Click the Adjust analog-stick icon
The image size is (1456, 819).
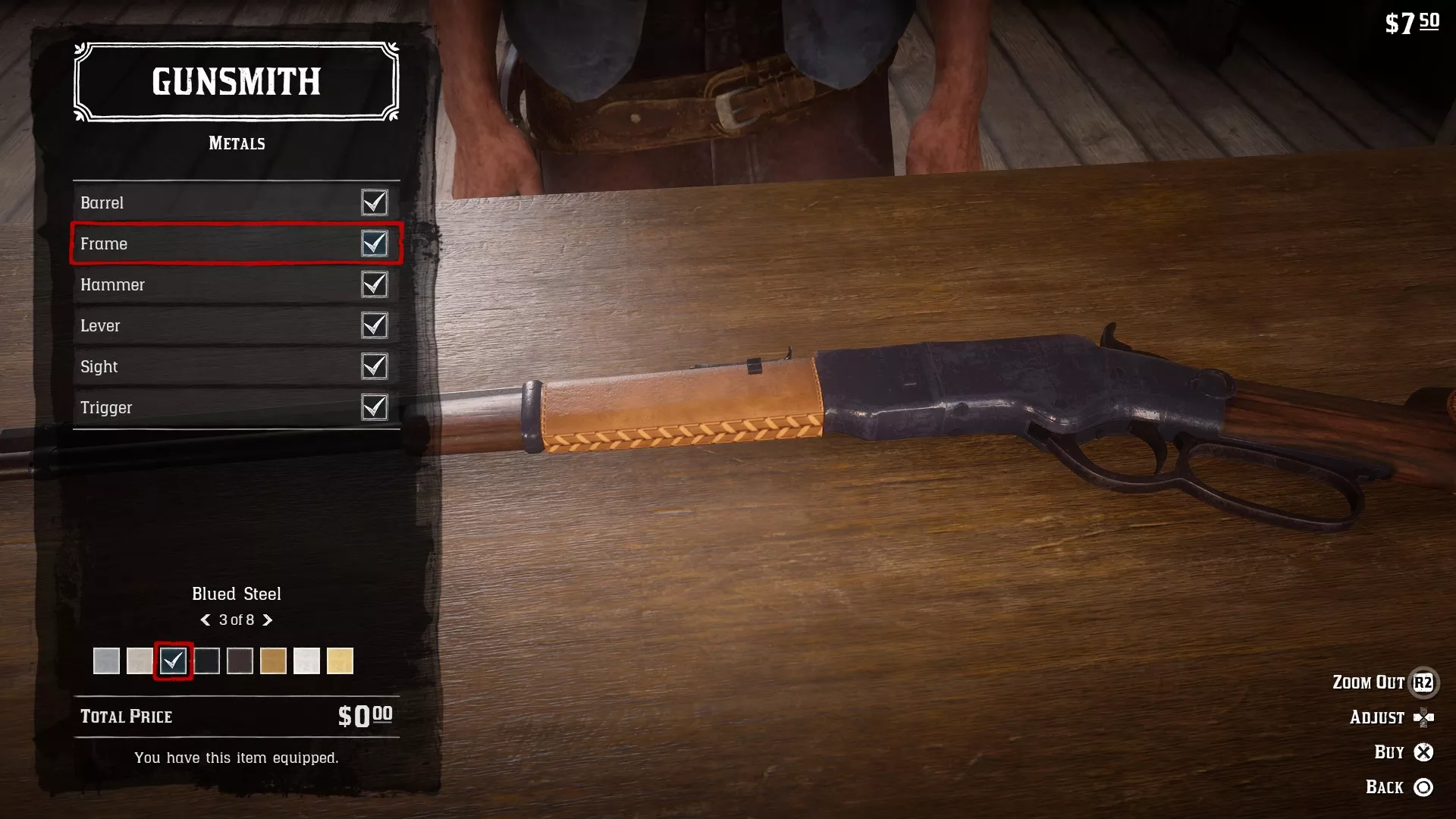pos(1426,717)
